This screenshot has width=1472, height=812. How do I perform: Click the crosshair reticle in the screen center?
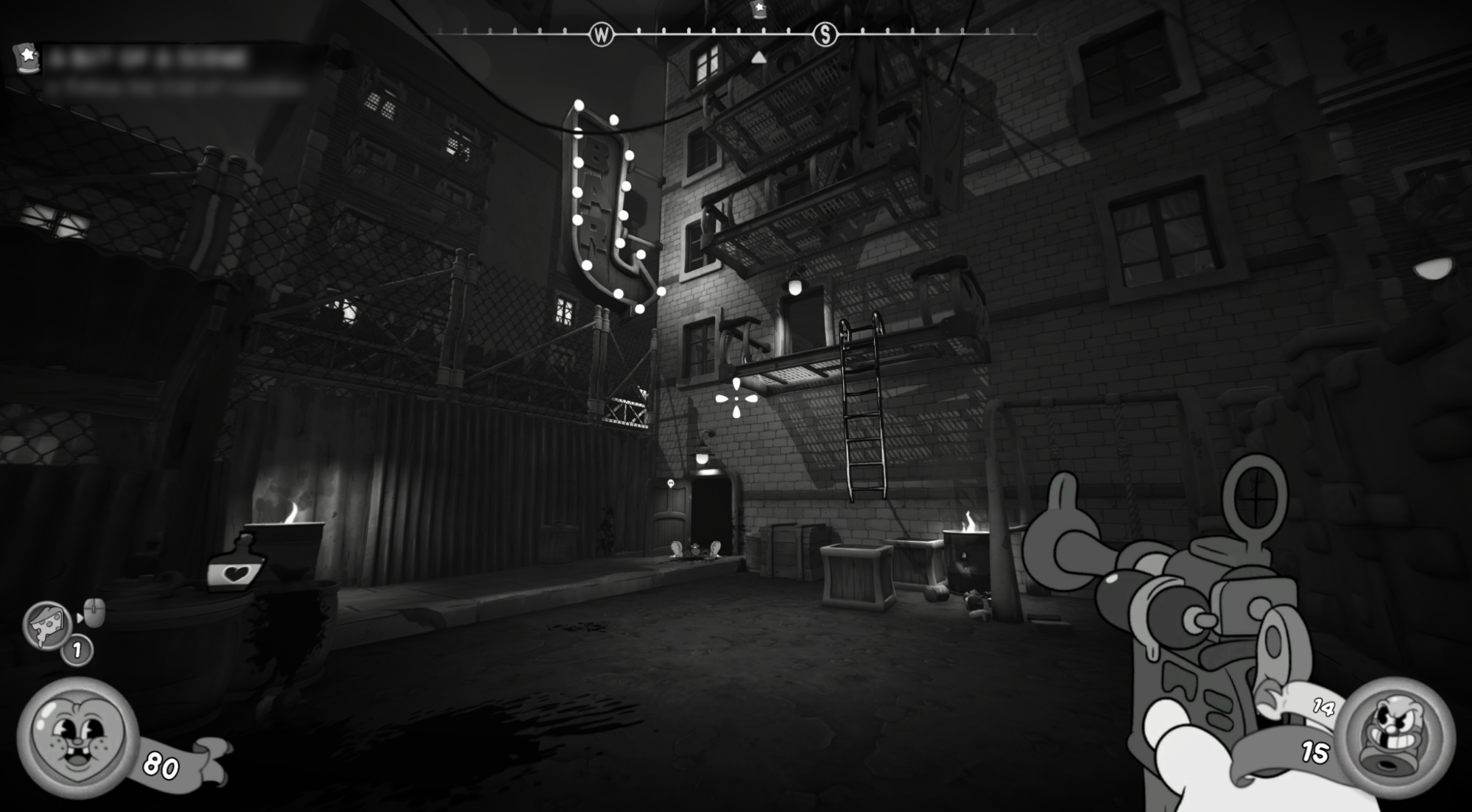[736, 398]
